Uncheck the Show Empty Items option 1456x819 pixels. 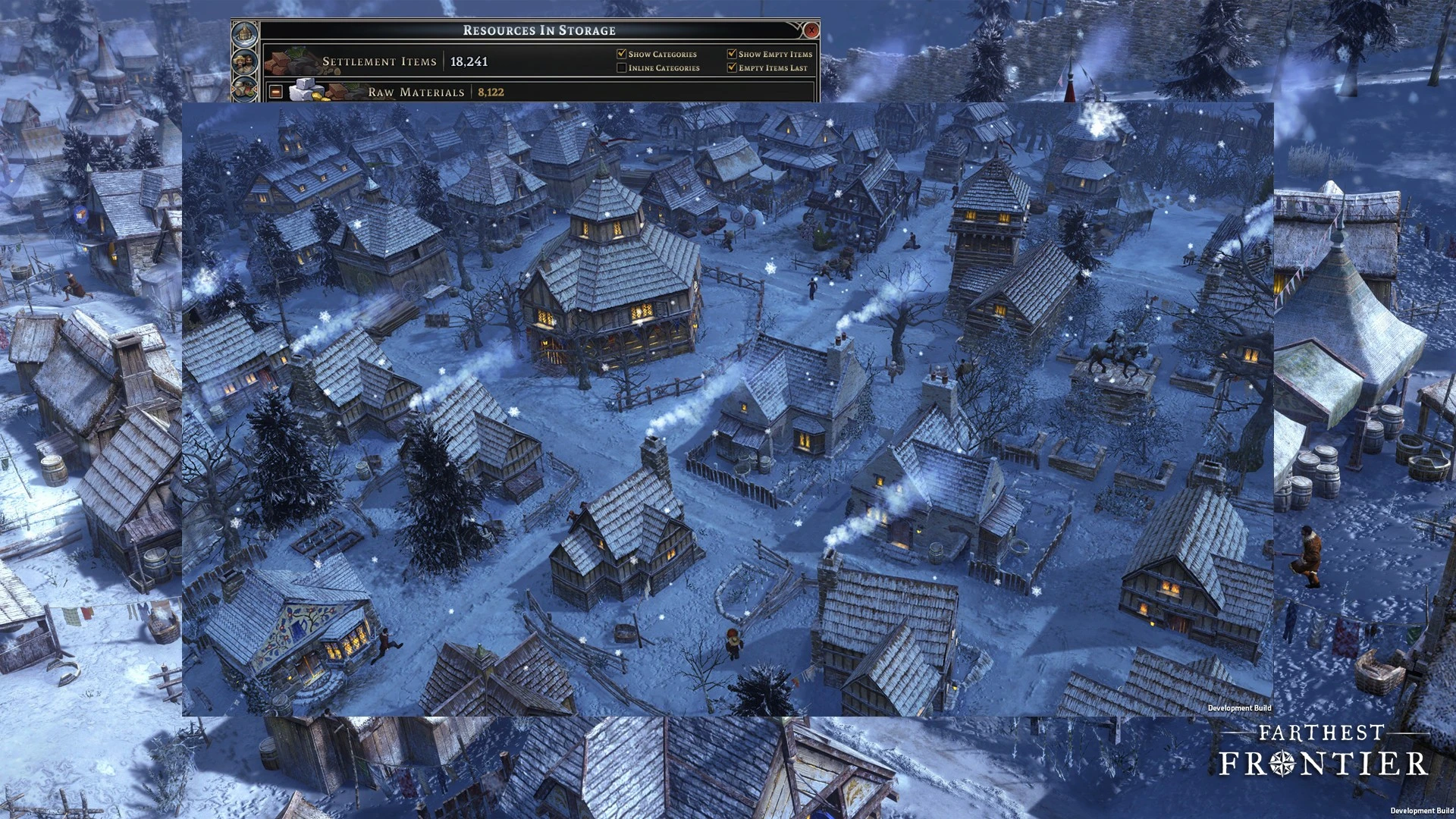732,54
